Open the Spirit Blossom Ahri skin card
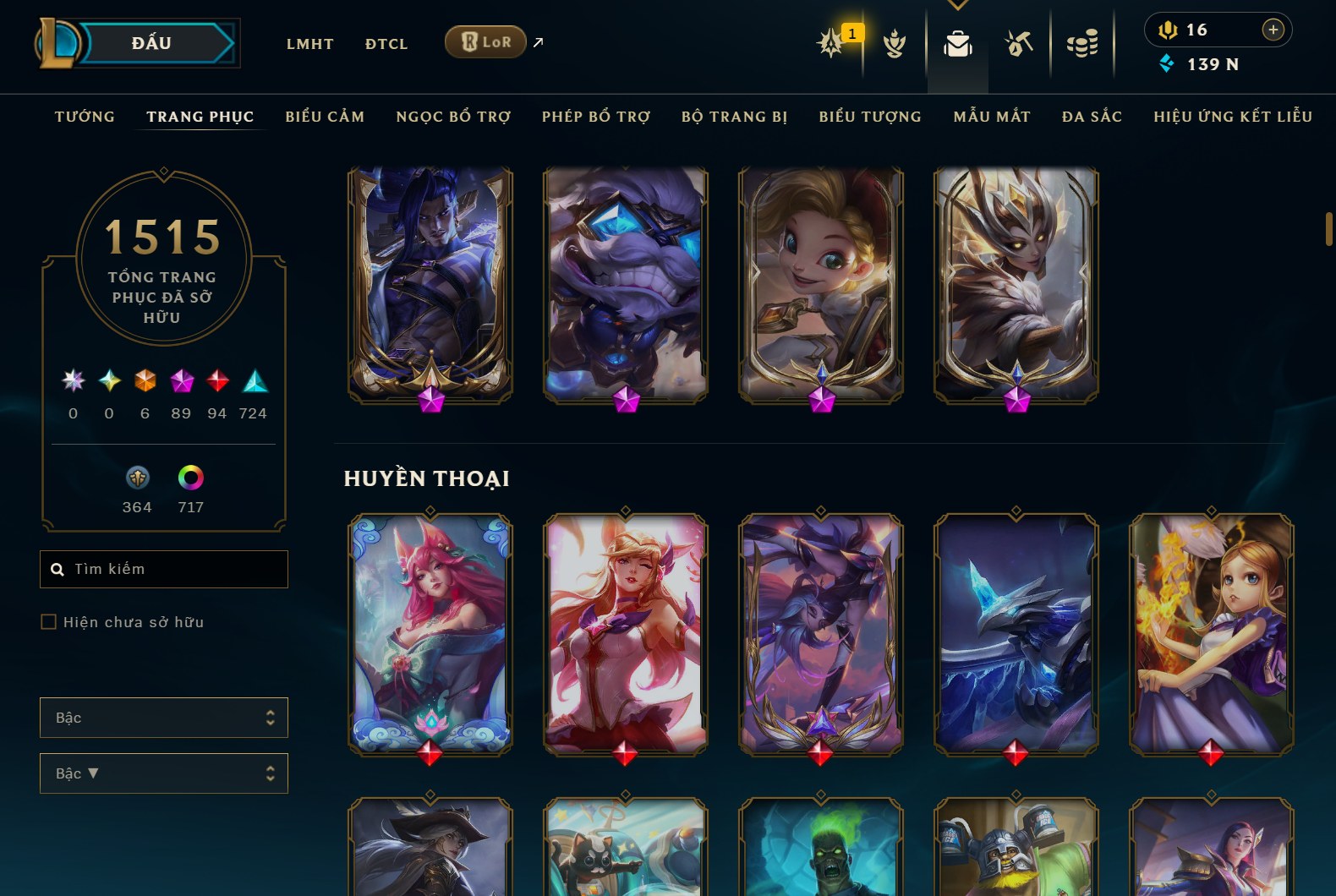 [430, 633]
